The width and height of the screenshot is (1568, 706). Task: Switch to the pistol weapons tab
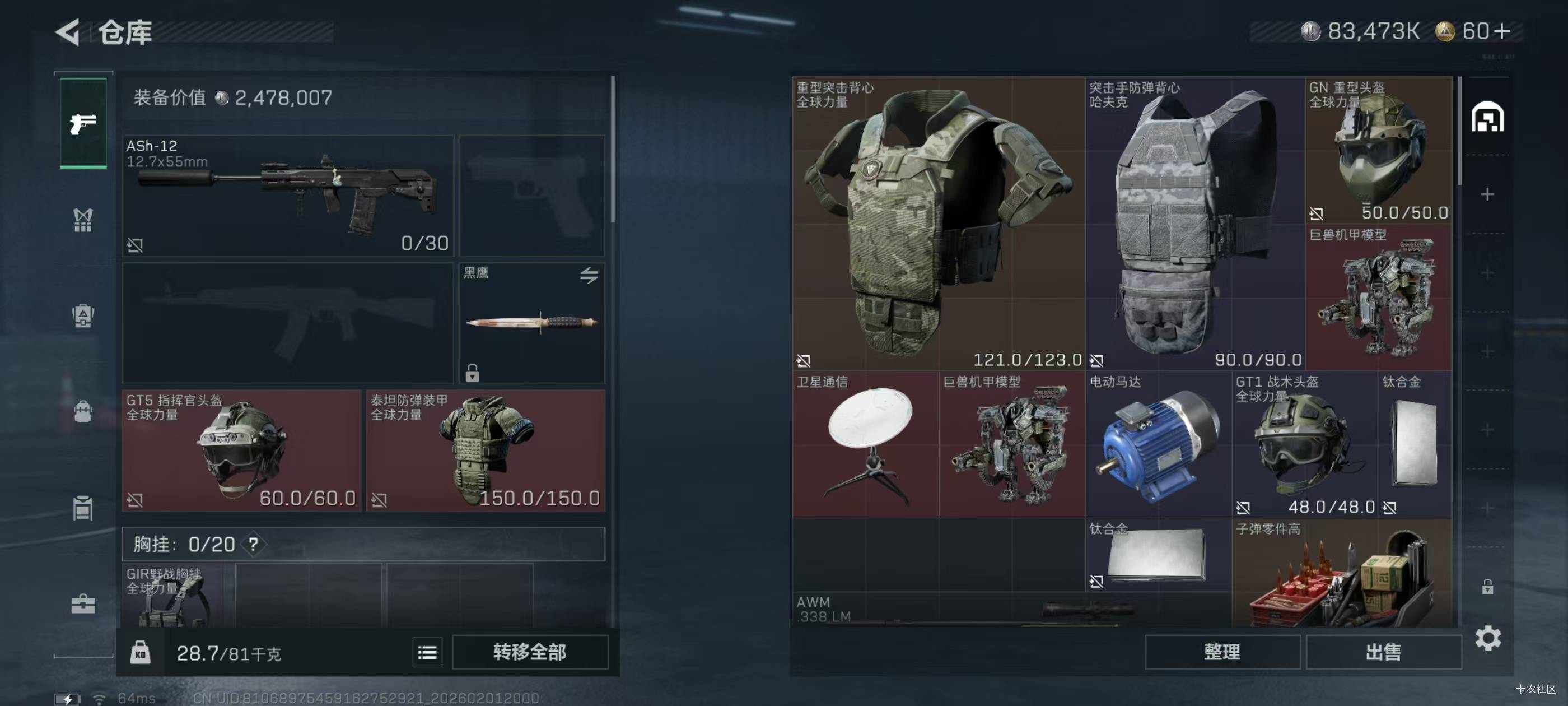[83, 124]
